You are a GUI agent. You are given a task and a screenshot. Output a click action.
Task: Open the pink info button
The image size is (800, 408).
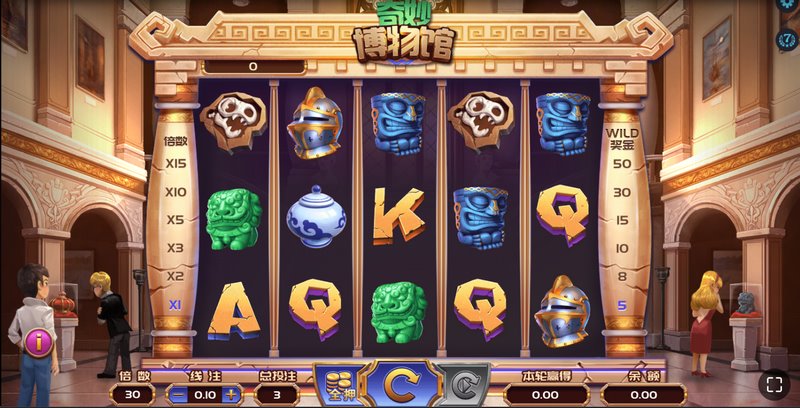pos(39,344)
